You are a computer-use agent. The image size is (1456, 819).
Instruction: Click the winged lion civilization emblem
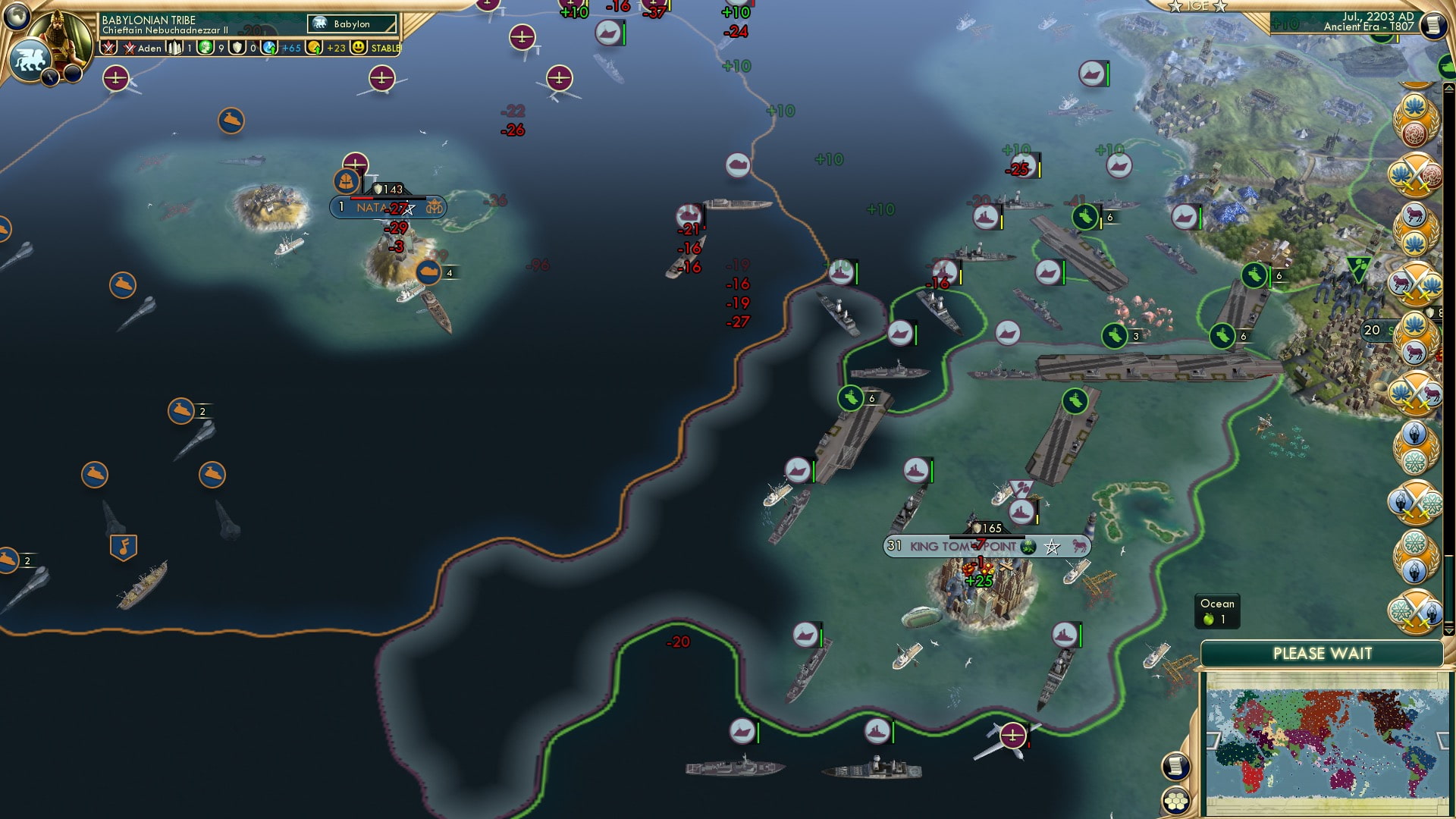pos(30,61)
